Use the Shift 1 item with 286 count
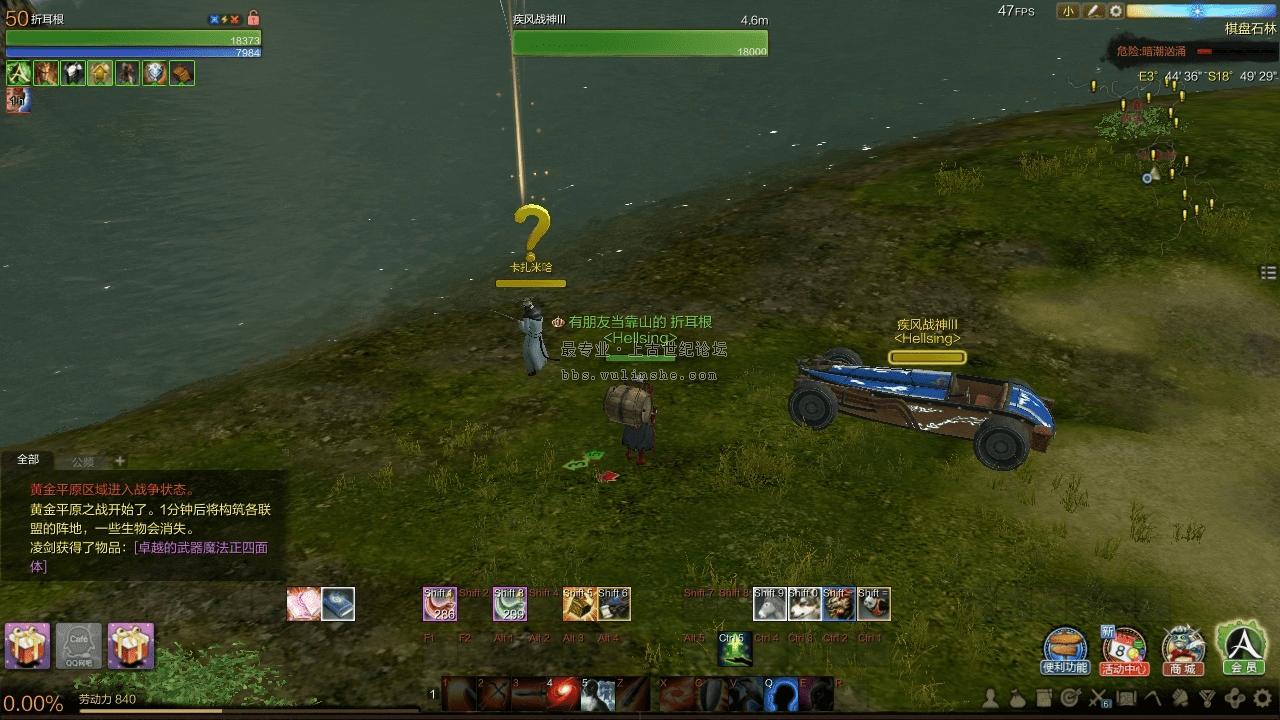The width and height of the screenshot is (1280, 720). (x=440, y=604)
